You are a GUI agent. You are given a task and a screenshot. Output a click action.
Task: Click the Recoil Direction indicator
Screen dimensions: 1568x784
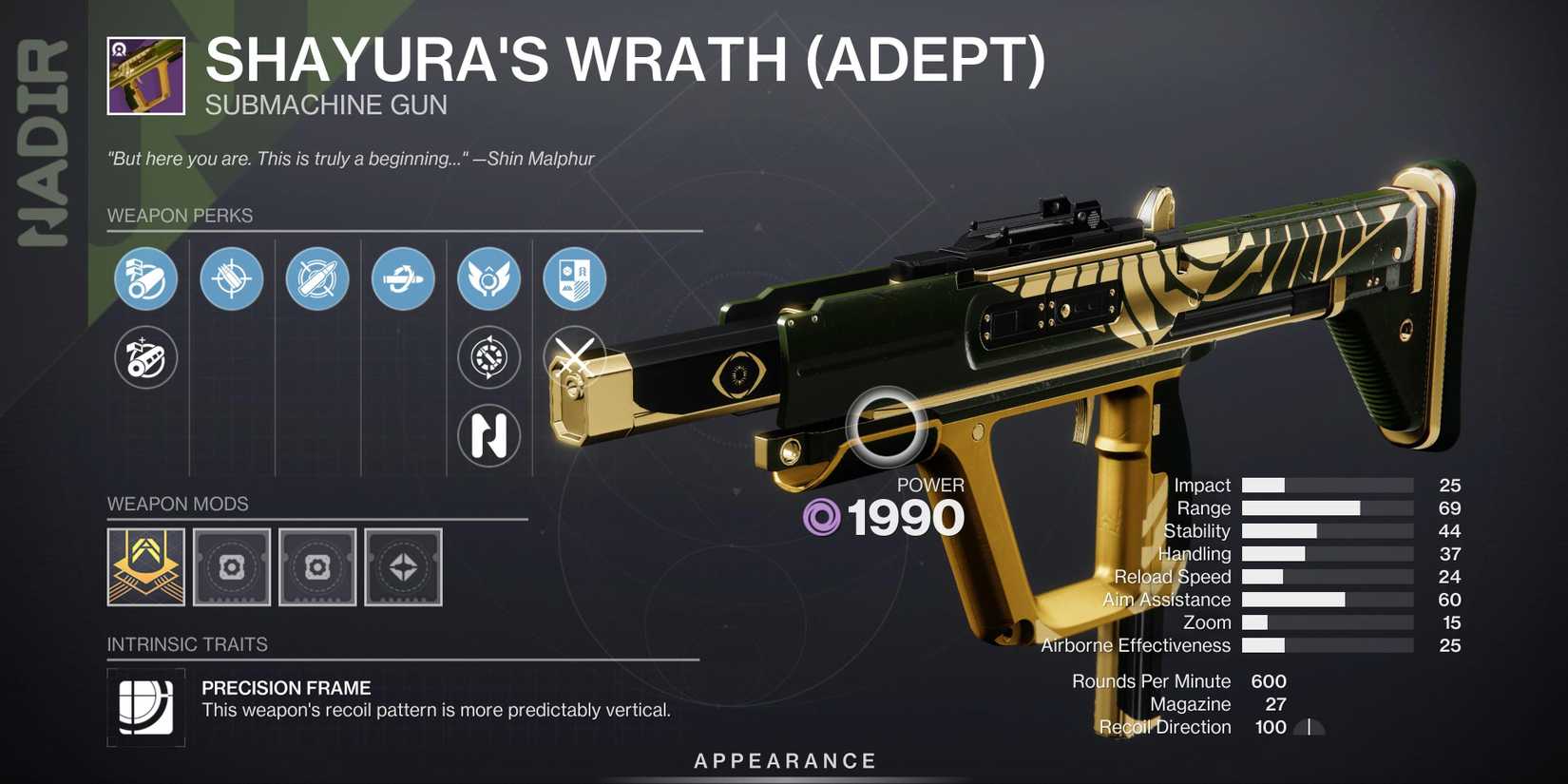click(x=1308, y=726)
